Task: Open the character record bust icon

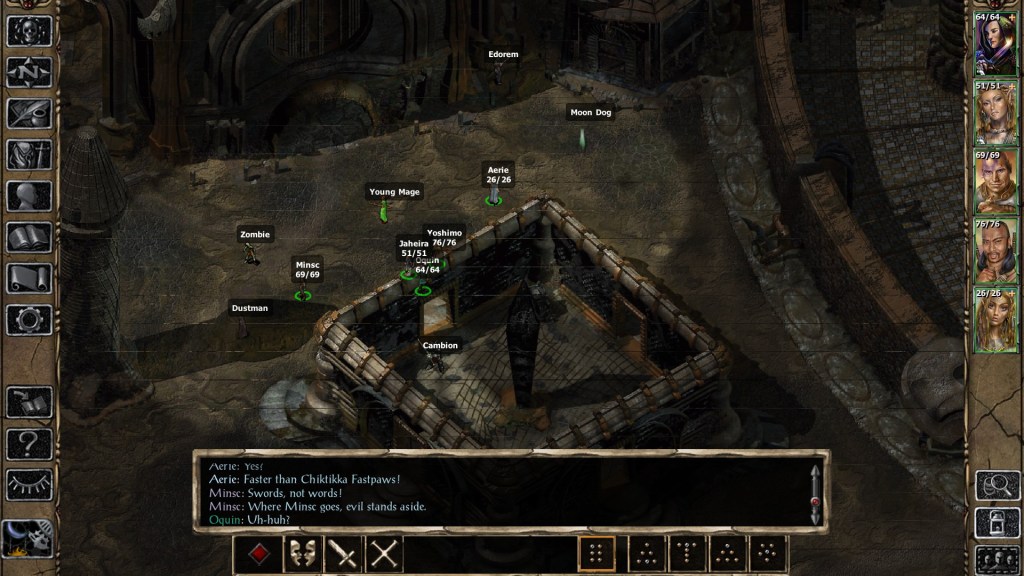Action: click(x=29, y=196)
